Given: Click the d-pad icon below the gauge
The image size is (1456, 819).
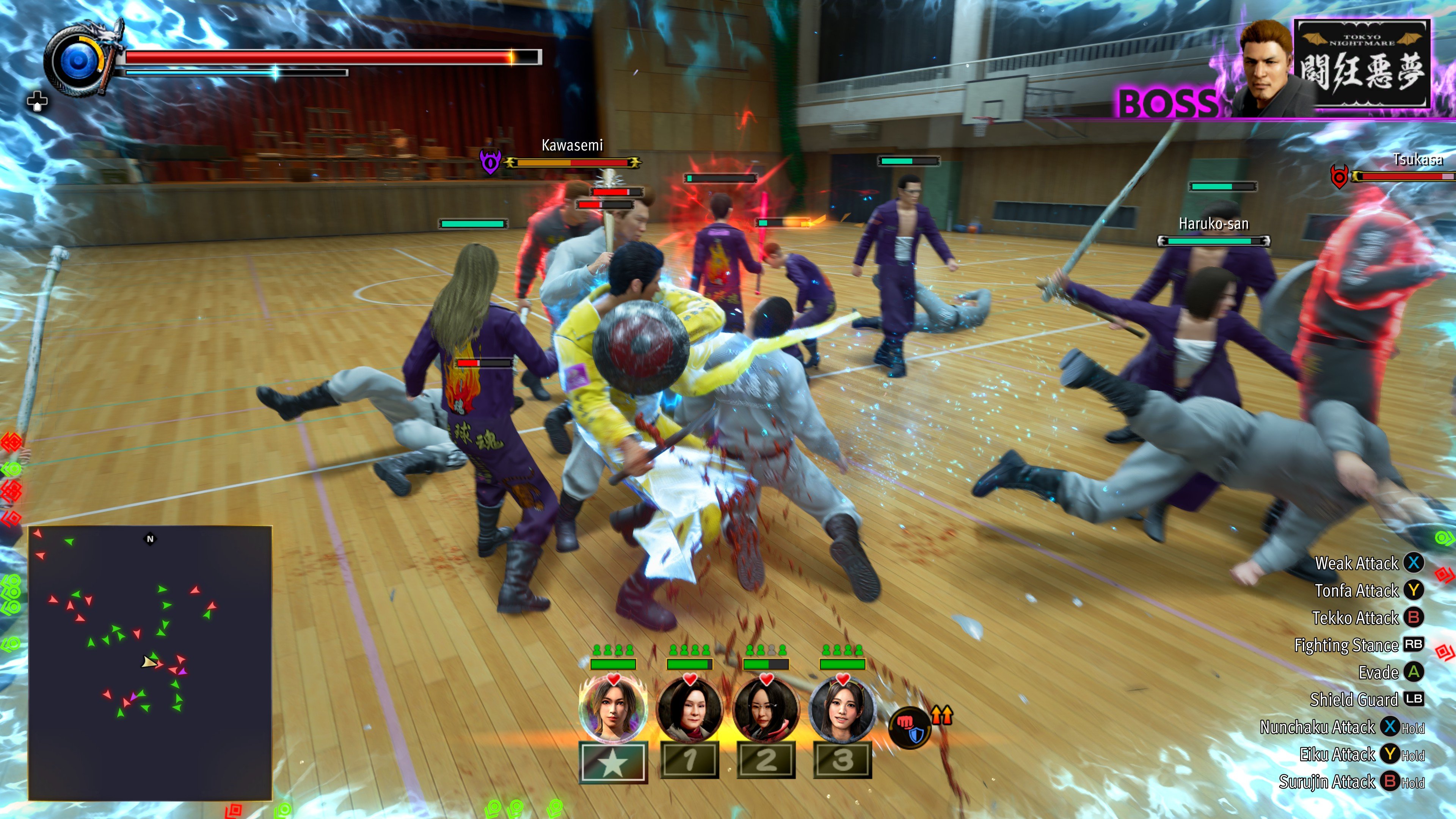Looking at the screenshot, I should [x=37, y=102].
